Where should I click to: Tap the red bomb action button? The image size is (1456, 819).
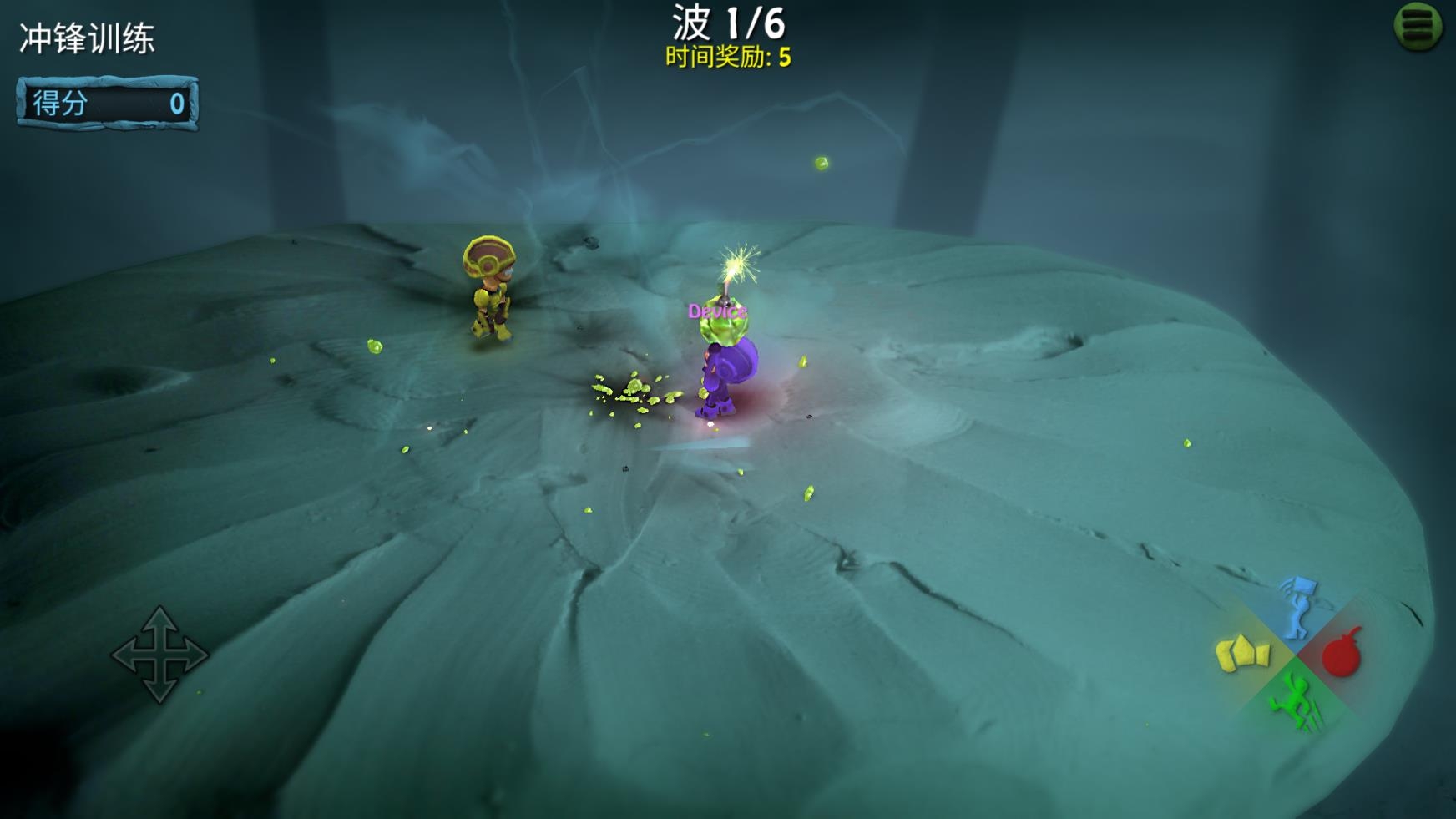(x=1342, y=654)
